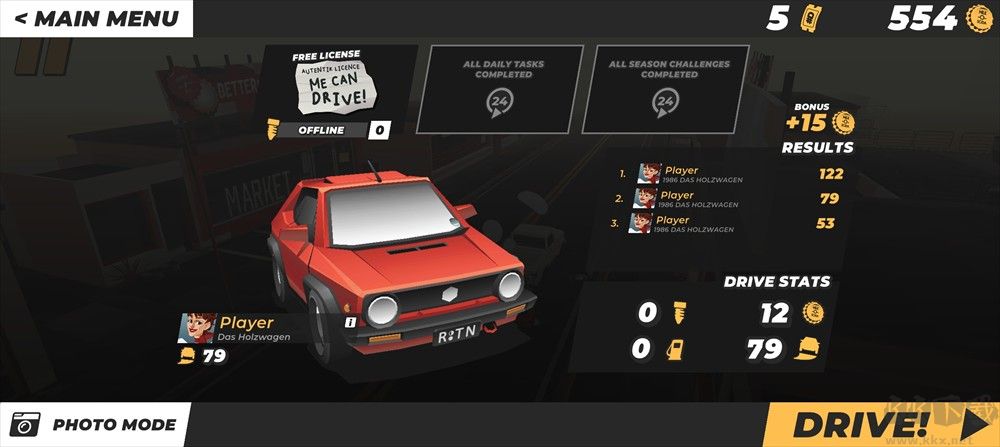Open the Free License card
Image resolution: width=1000 pixels, height=447 pixels.
[x=332, y=89]
